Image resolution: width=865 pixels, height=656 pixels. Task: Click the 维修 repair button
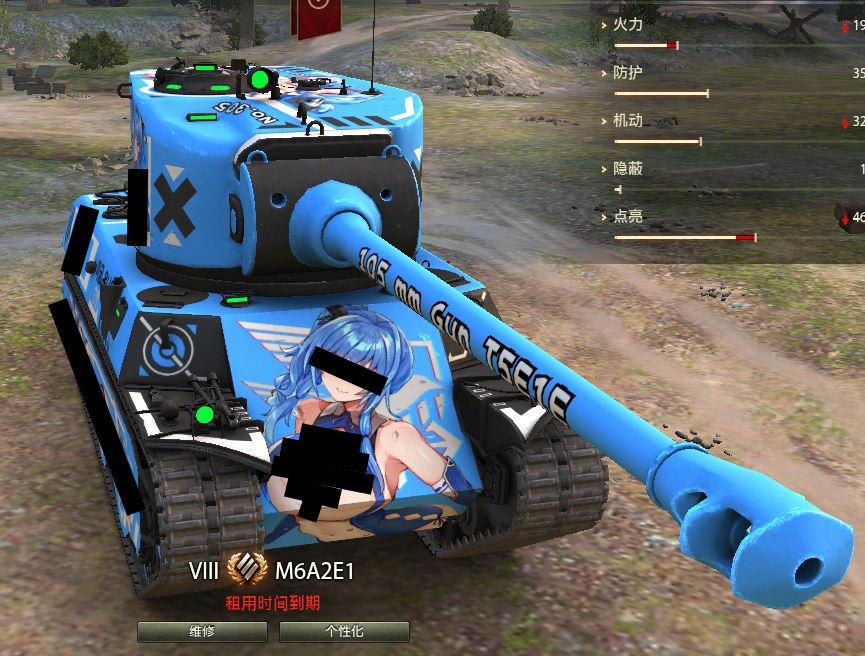202,632
